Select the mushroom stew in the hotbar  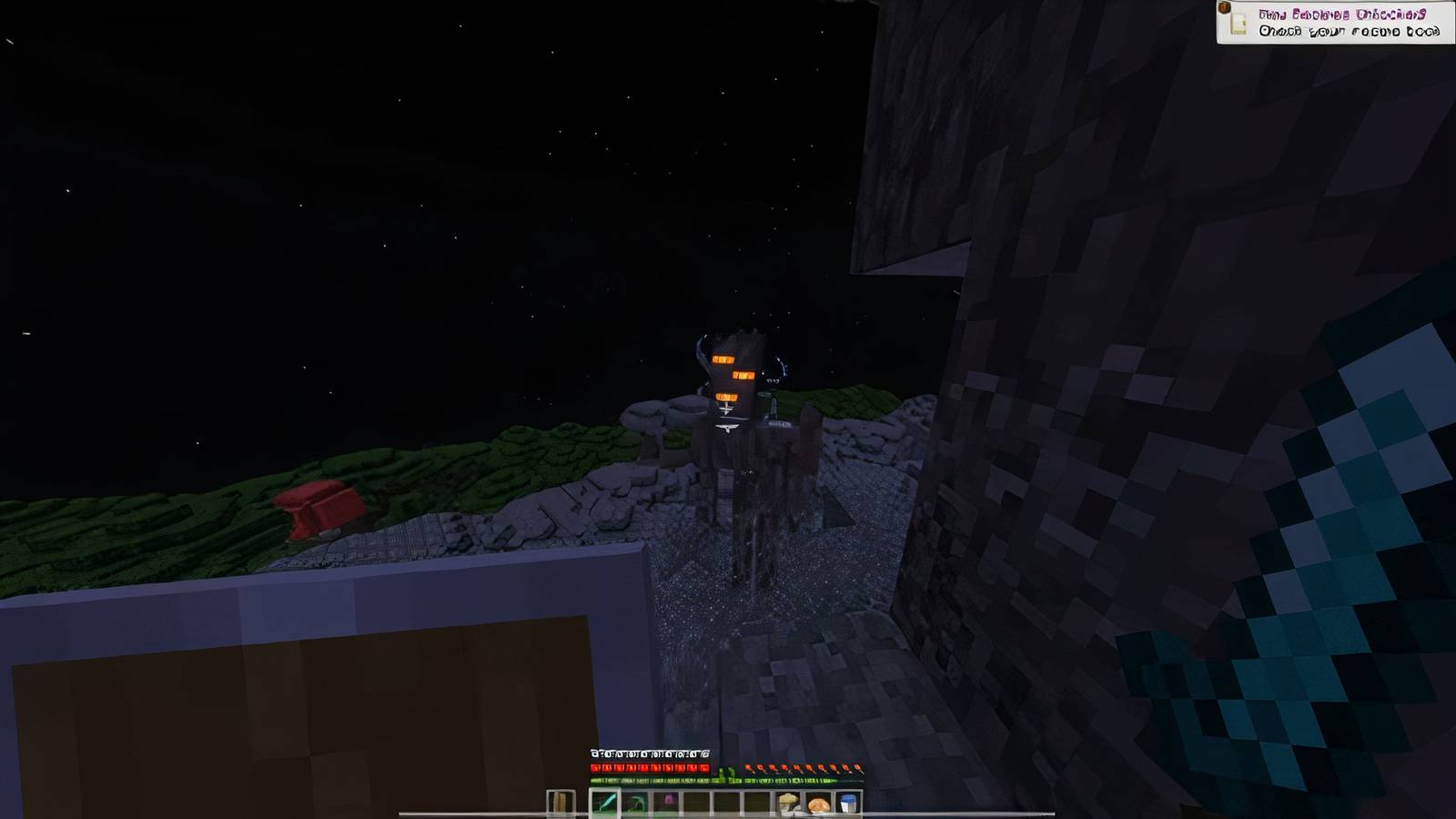pyautogui.click(x=789, y=801)
